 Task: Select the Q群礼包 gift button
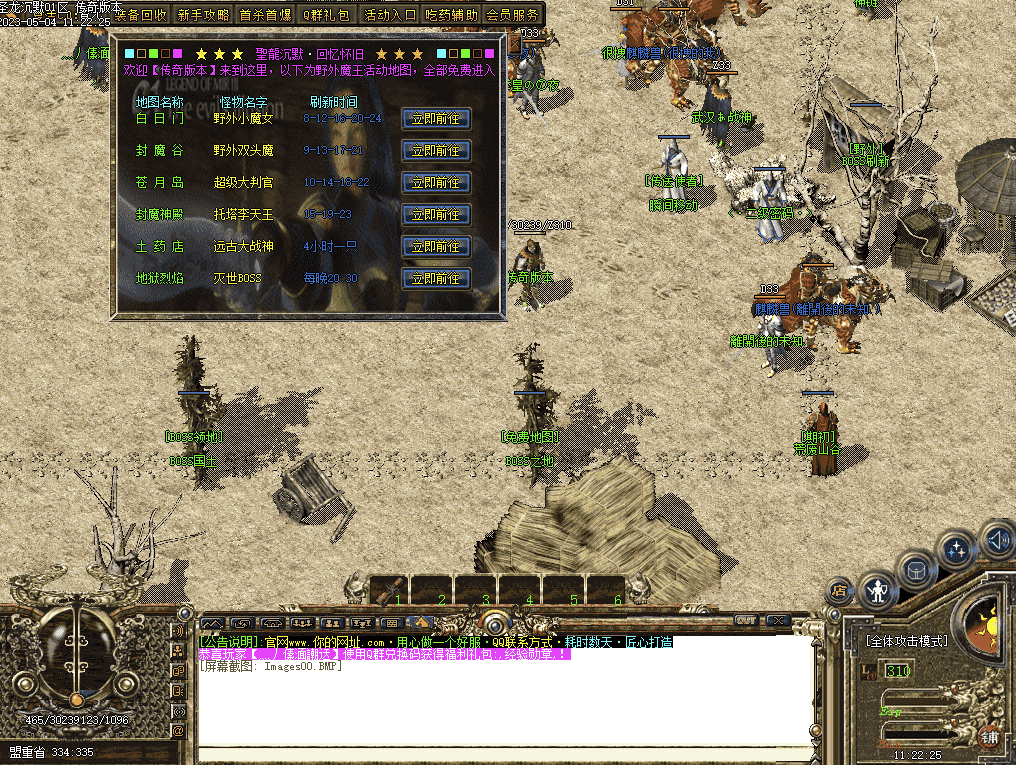pyautogui.click(x=327, y=15)
